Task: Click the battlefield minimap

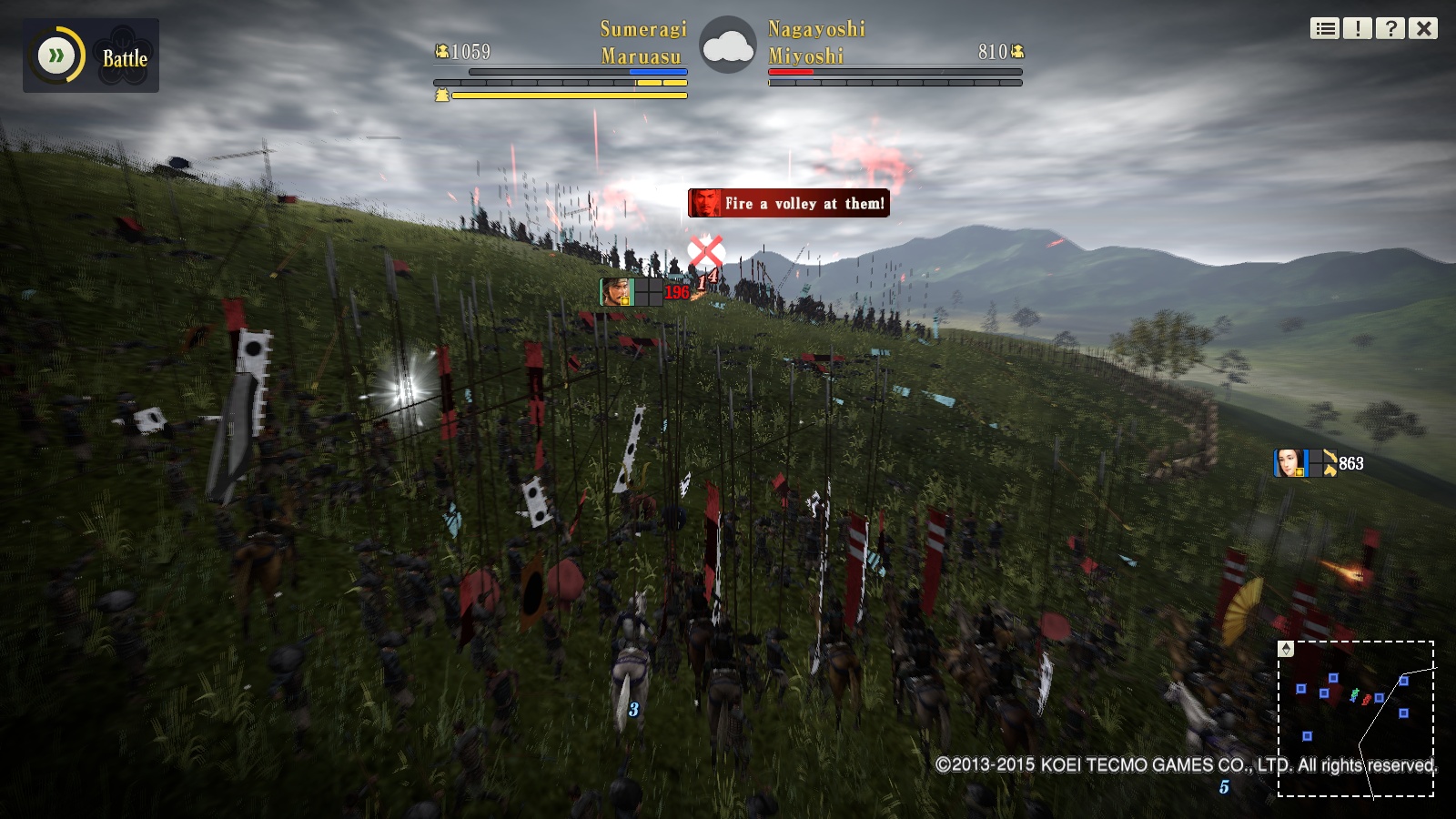Action: click(1356, 719)
